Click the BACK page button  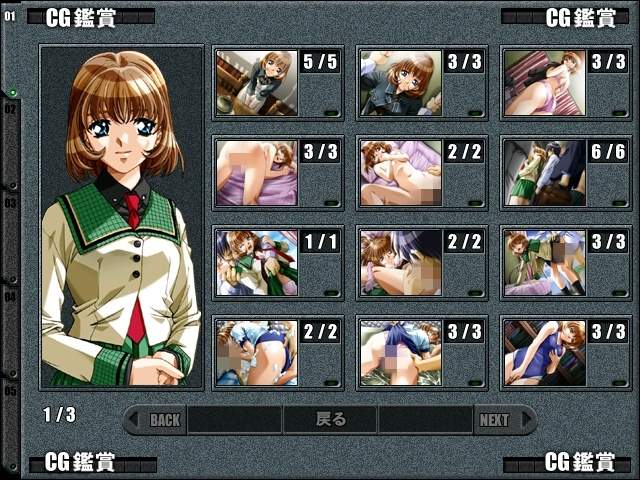(x=160, y=420)
